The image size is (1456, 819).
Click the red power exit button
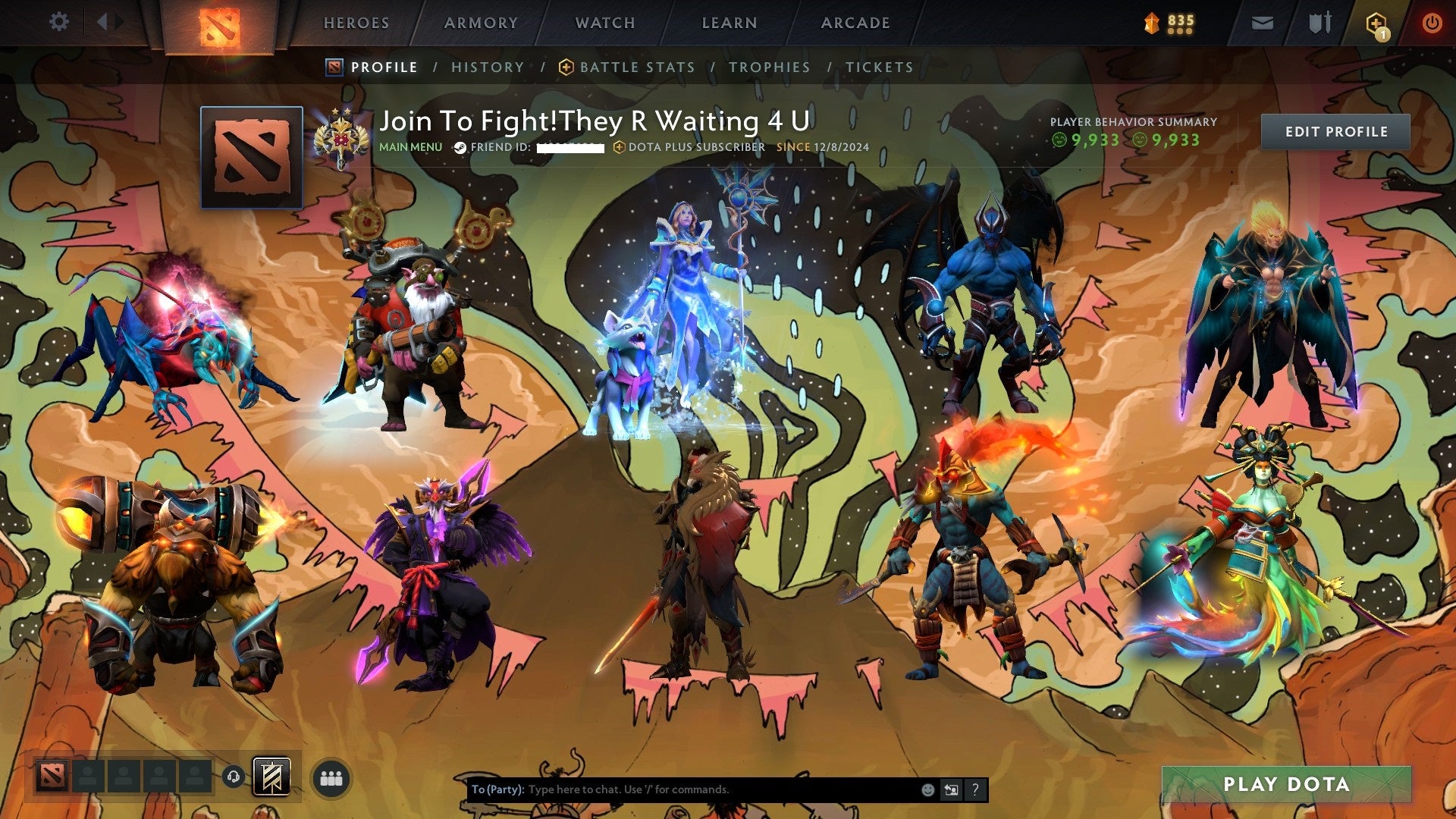[x=1433, y=23]
